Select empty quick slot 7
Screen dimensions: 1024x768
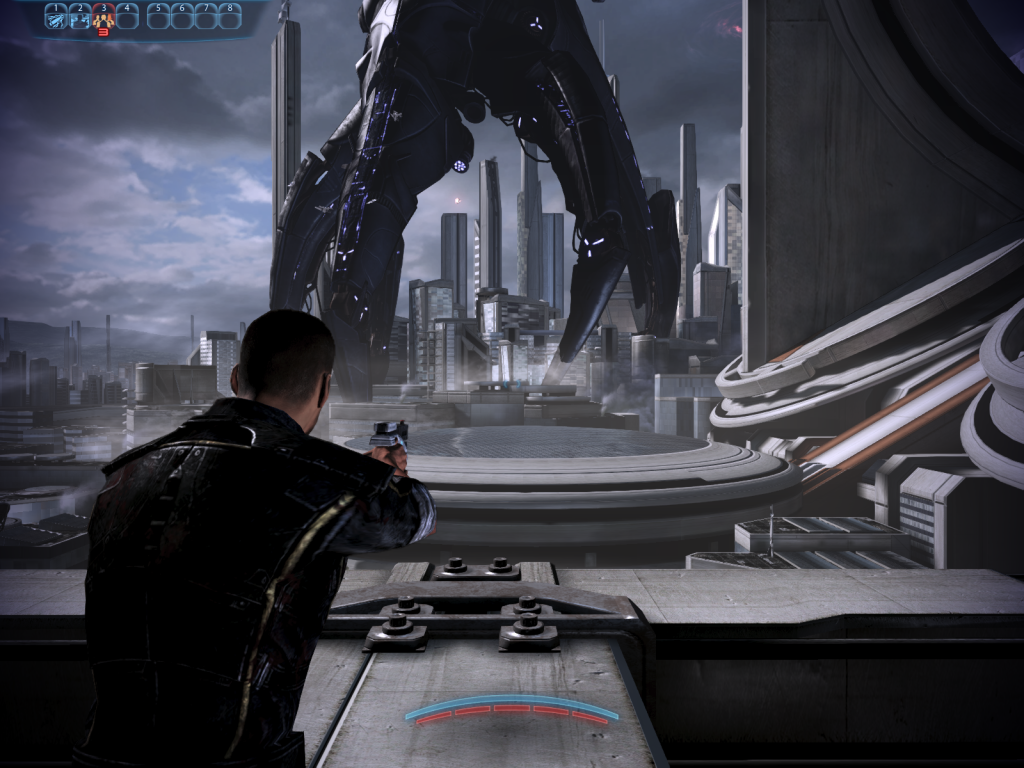click(207, 17)
